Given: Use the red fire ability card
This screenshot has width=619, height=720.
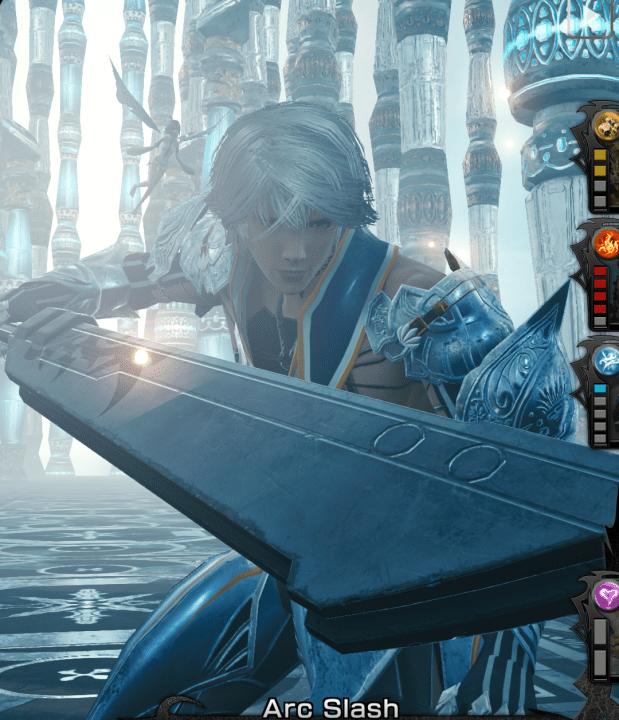Looking at the screenshot, I should (x=604, y=243).
